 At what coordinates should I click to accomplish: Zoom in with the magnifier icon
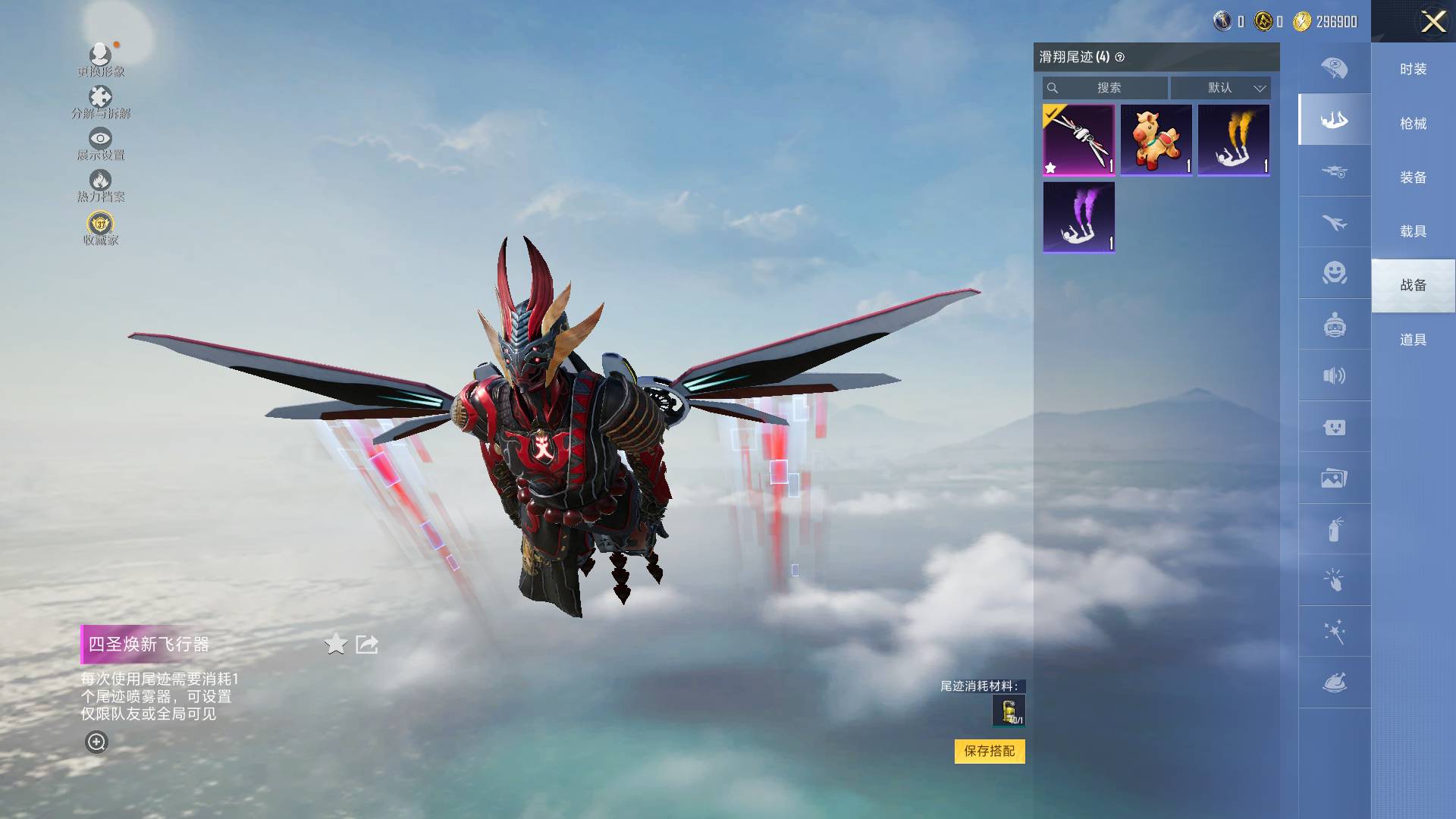[96, 742]
